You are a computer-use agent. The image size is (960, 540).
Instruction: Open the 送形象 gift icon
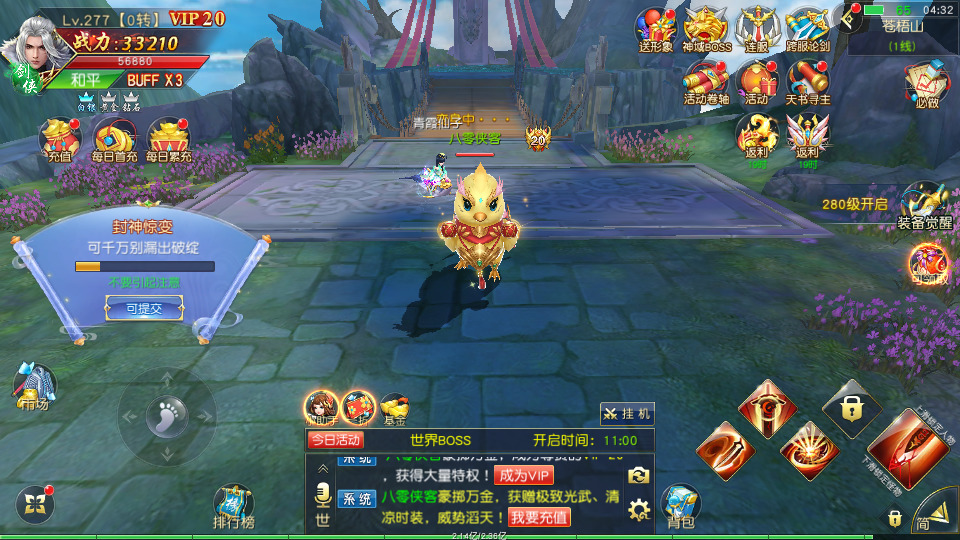pyautogui.click(x=657, y=29)
